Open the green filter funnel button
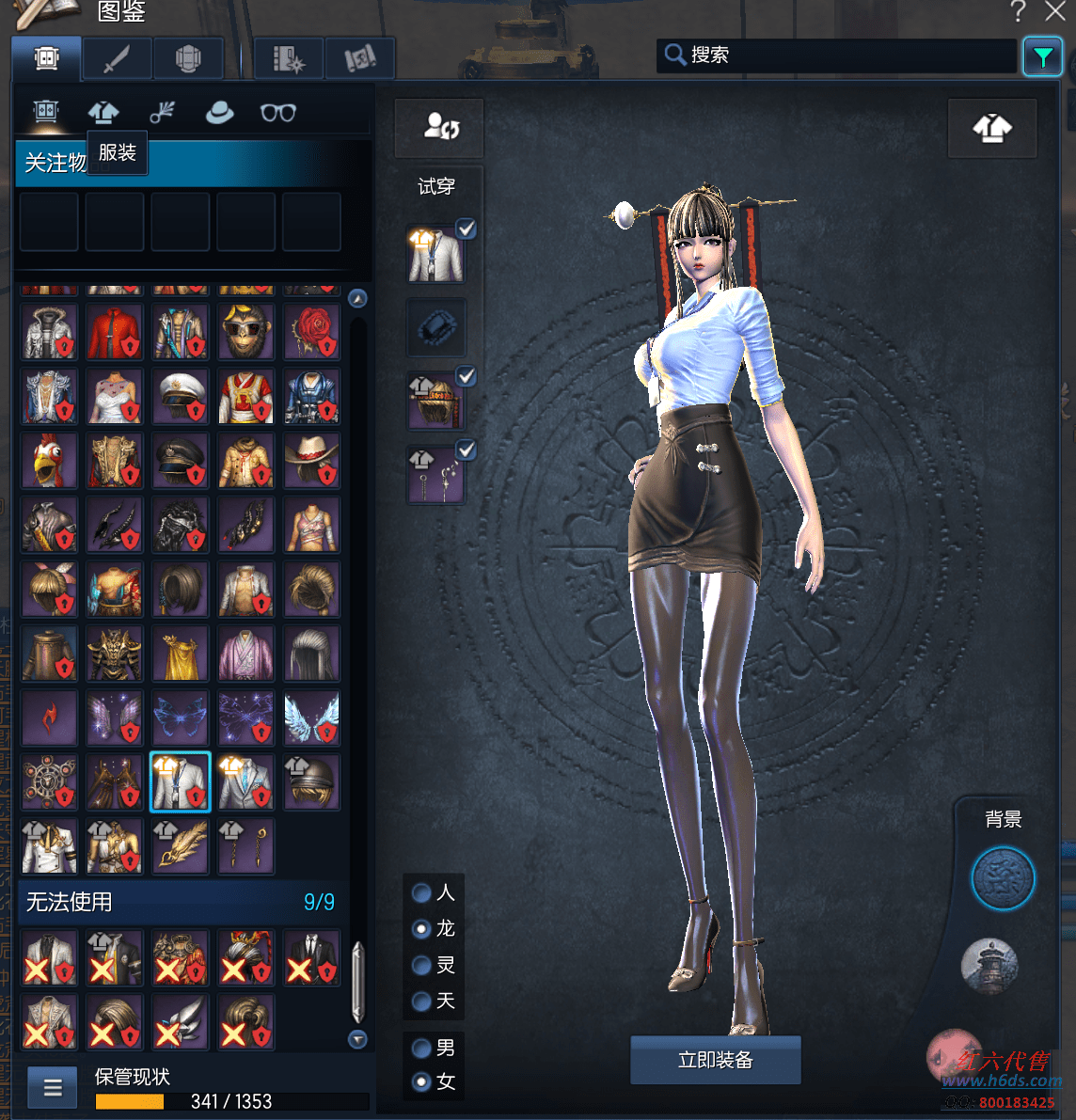This screenshot has width=1076, height=1120. click(1042, 57)
